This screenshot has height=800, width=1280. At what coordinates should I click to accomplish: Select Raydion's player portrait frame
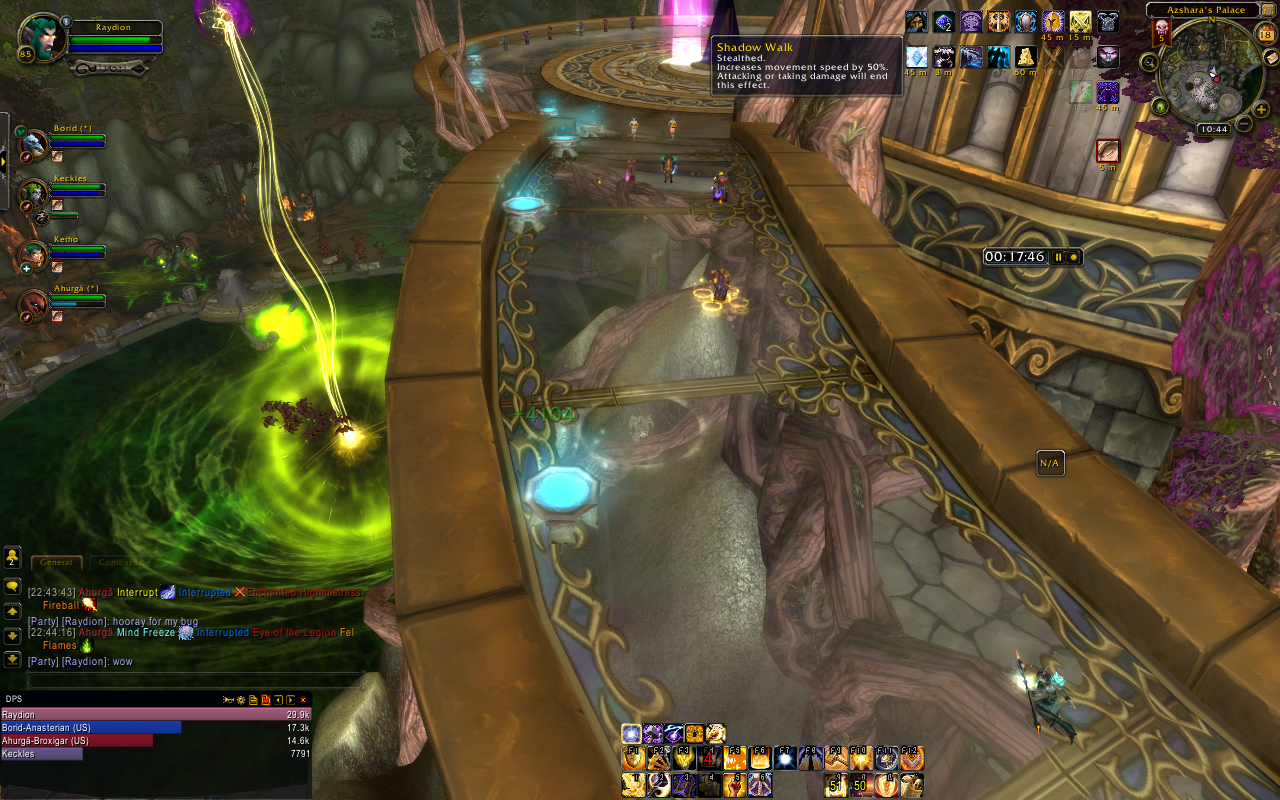coord(42,40)
